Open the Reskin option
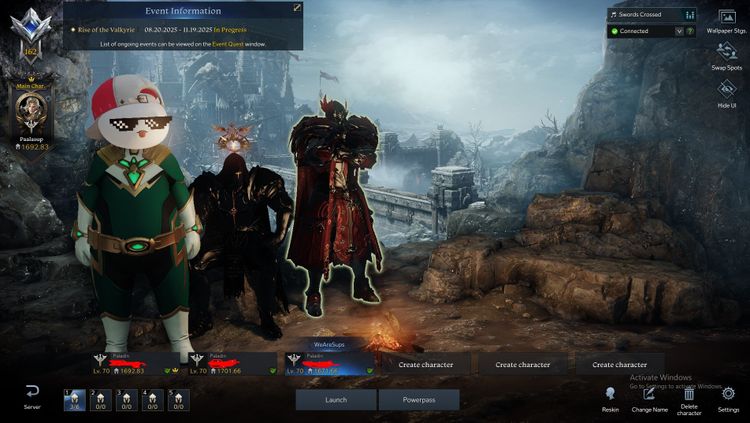The width and height of the screenshot is (750, 423). pyautogui.click(x=610, y=397)
